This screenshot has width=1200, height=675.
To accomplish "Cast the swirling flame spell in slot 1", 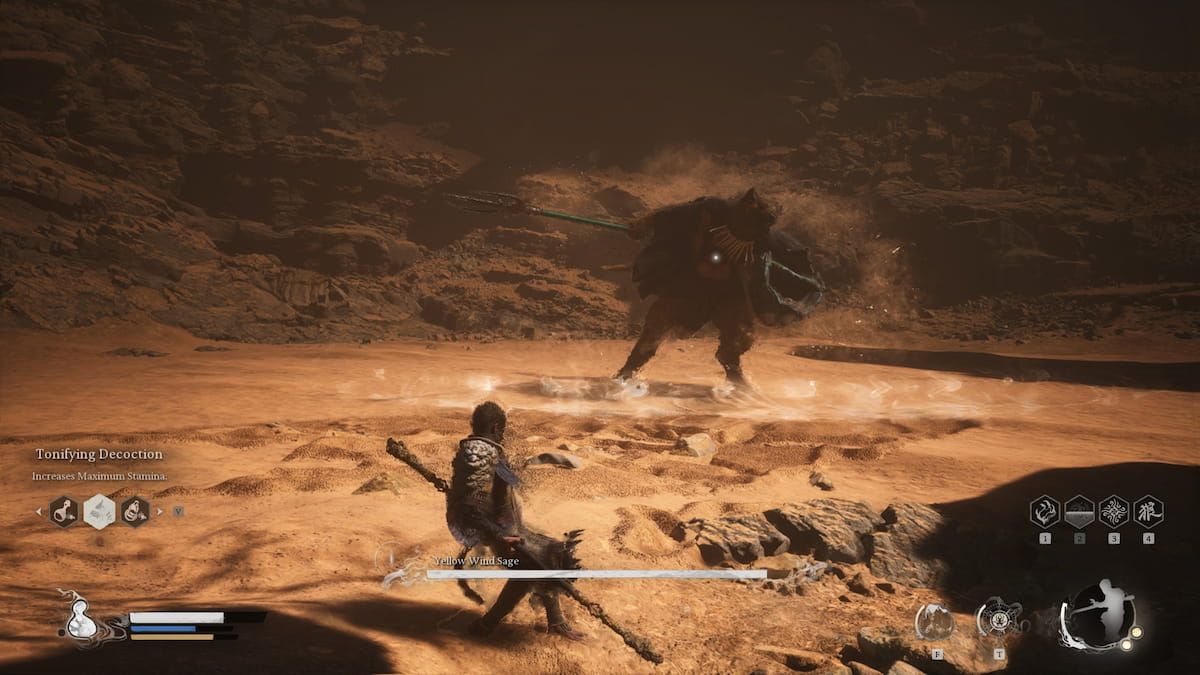I will coord(1045,511).
